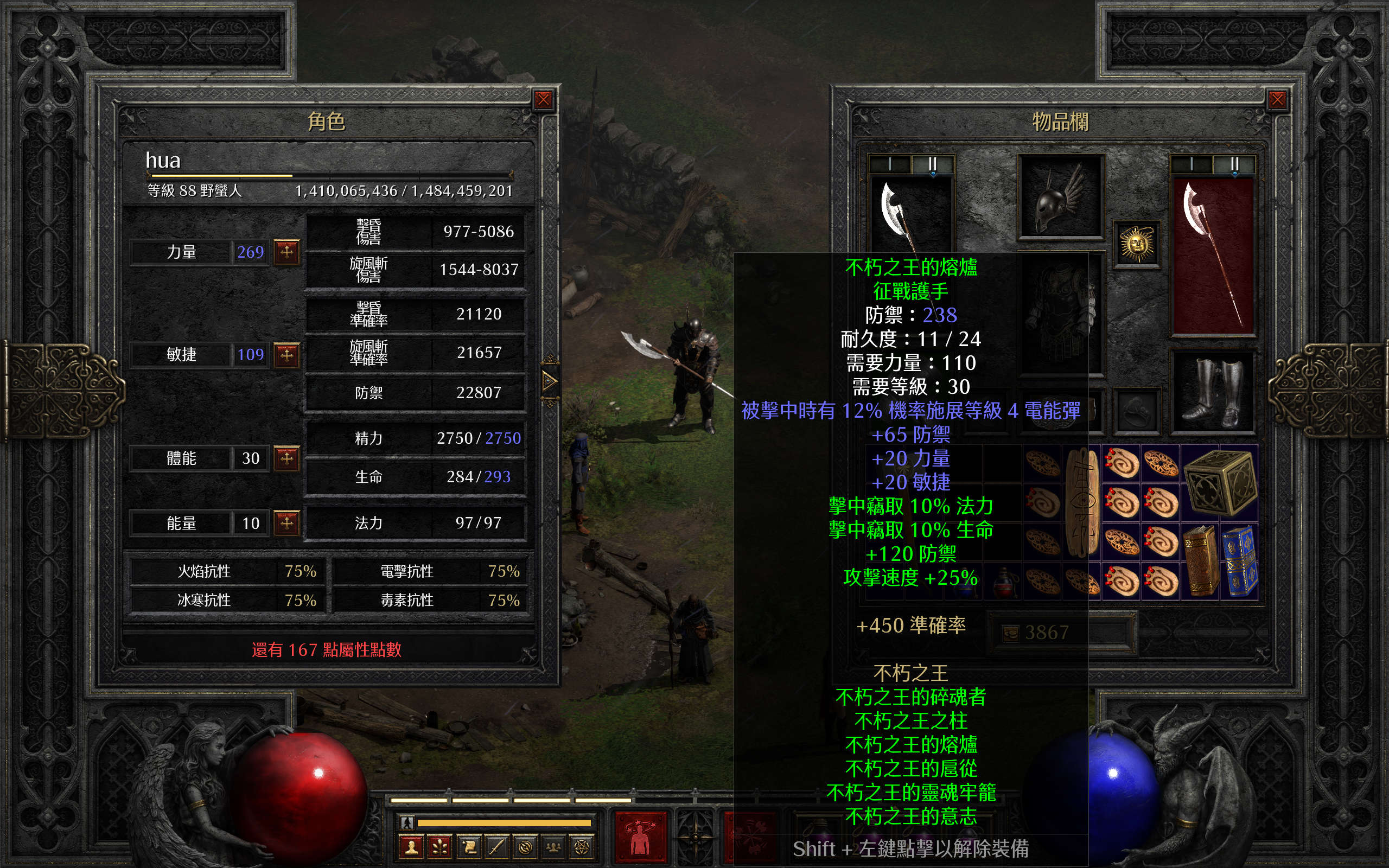
Task: Close the inventory panel
Action: (1277, 100)
